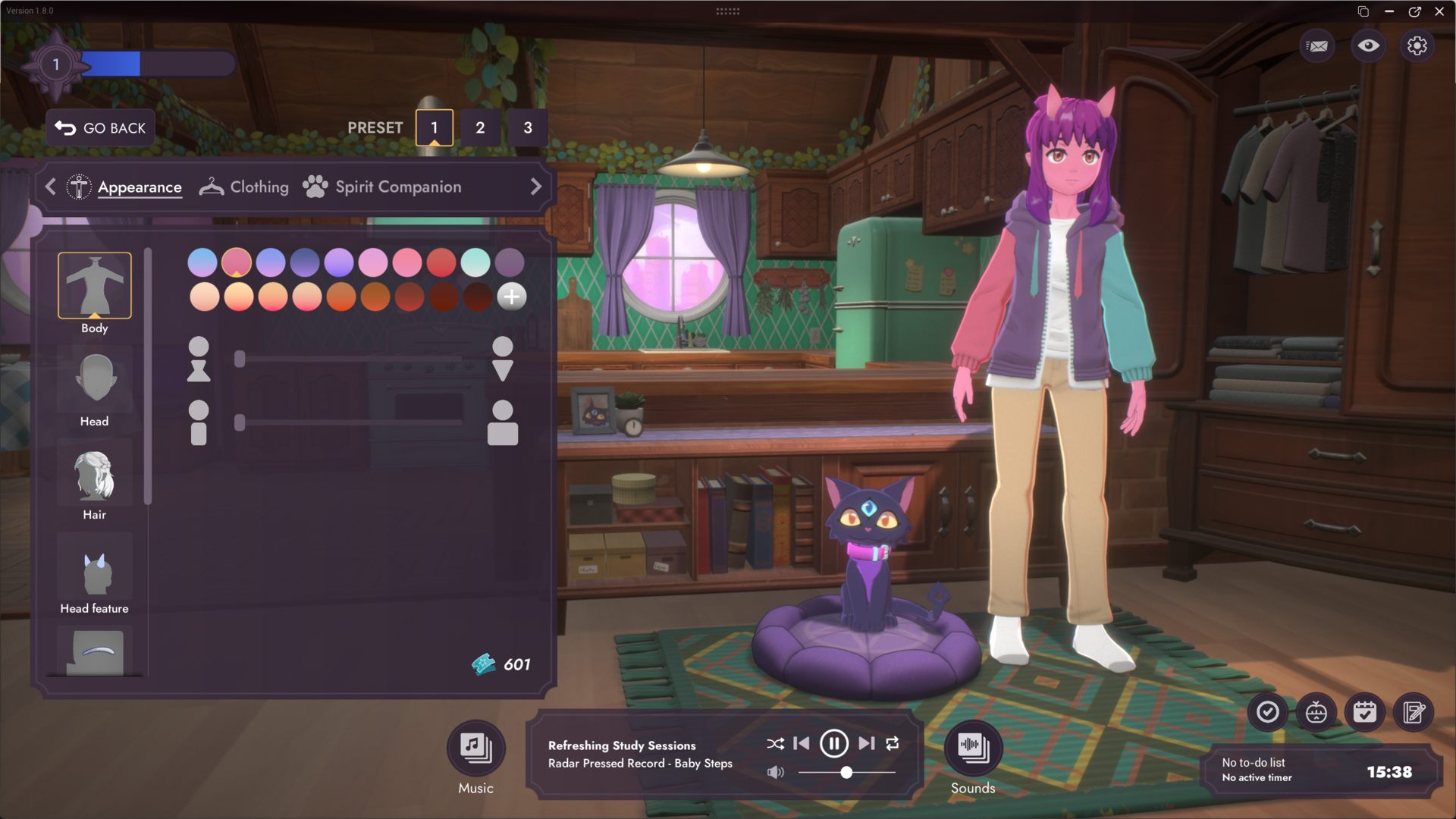Close the game window
Screen dimensions: 1456x819
pos(1439,11)
